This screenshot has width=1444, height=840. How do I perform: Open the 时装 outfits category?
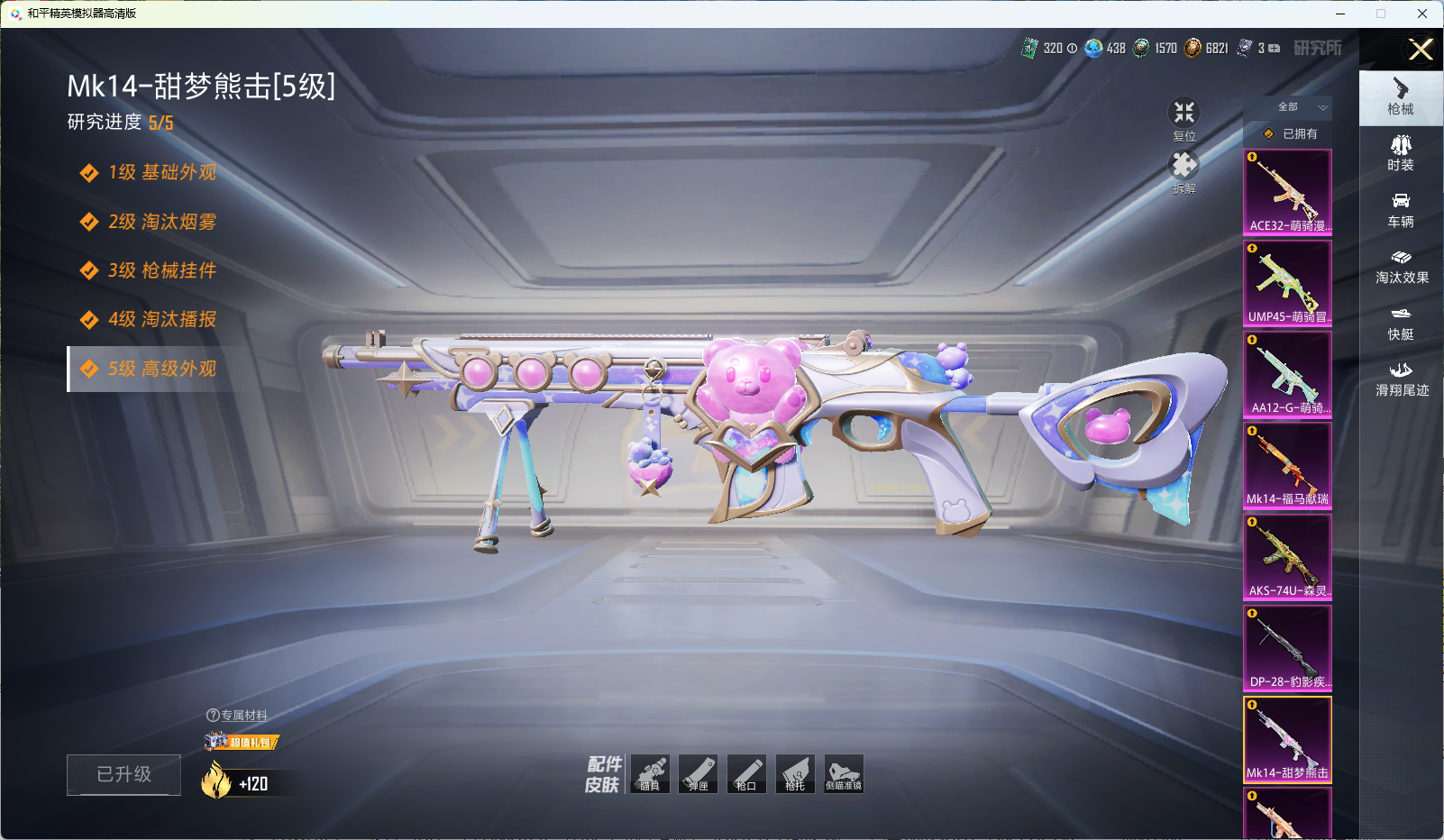pyautogui.click(x=1401, y=152)
